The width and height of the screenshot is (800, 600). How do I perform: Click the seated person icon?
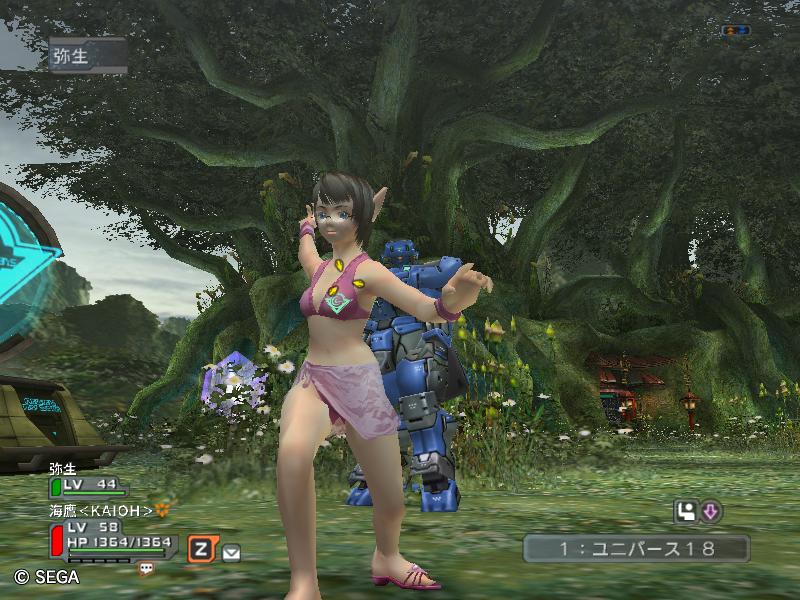pyautogui.click(x=686, y=512)
